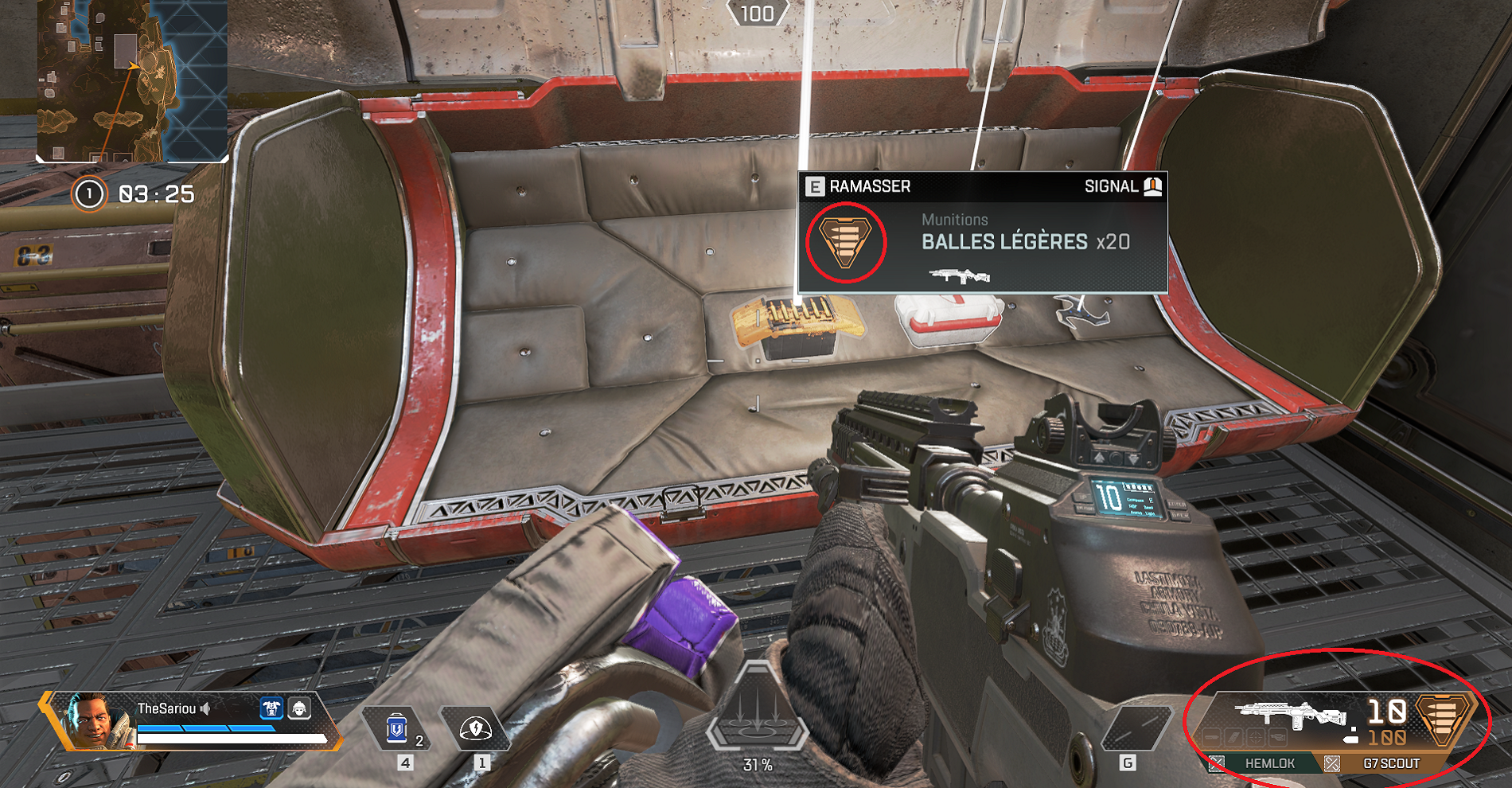Select the shield cell healing icon
The width and height of the screenshot is (1512, 788).
click(x=396, y=728)
